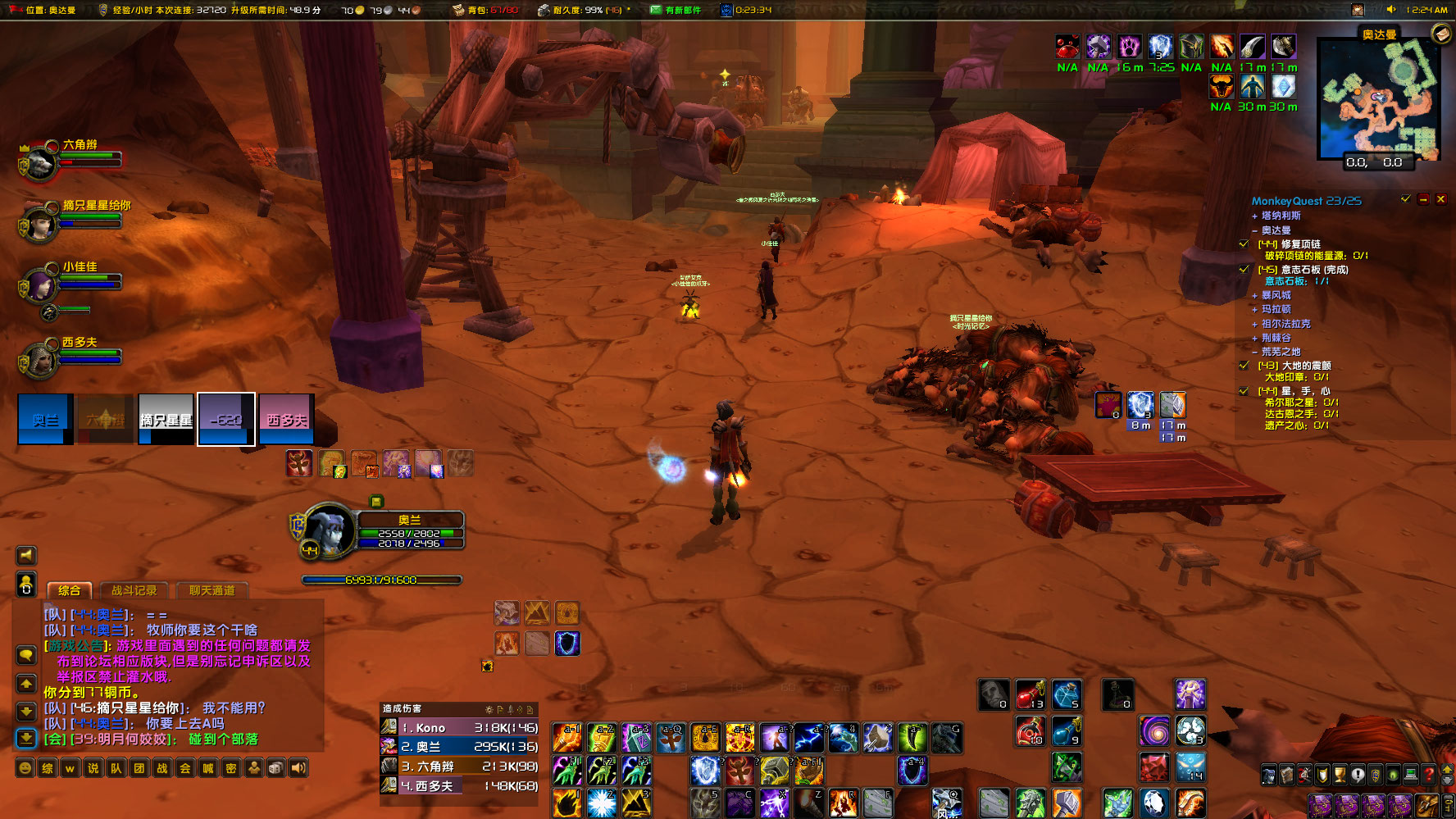Open the 背包 bag counter on top bar
This screenshot has width=1456, height=819.
click(x=485, y=10)
